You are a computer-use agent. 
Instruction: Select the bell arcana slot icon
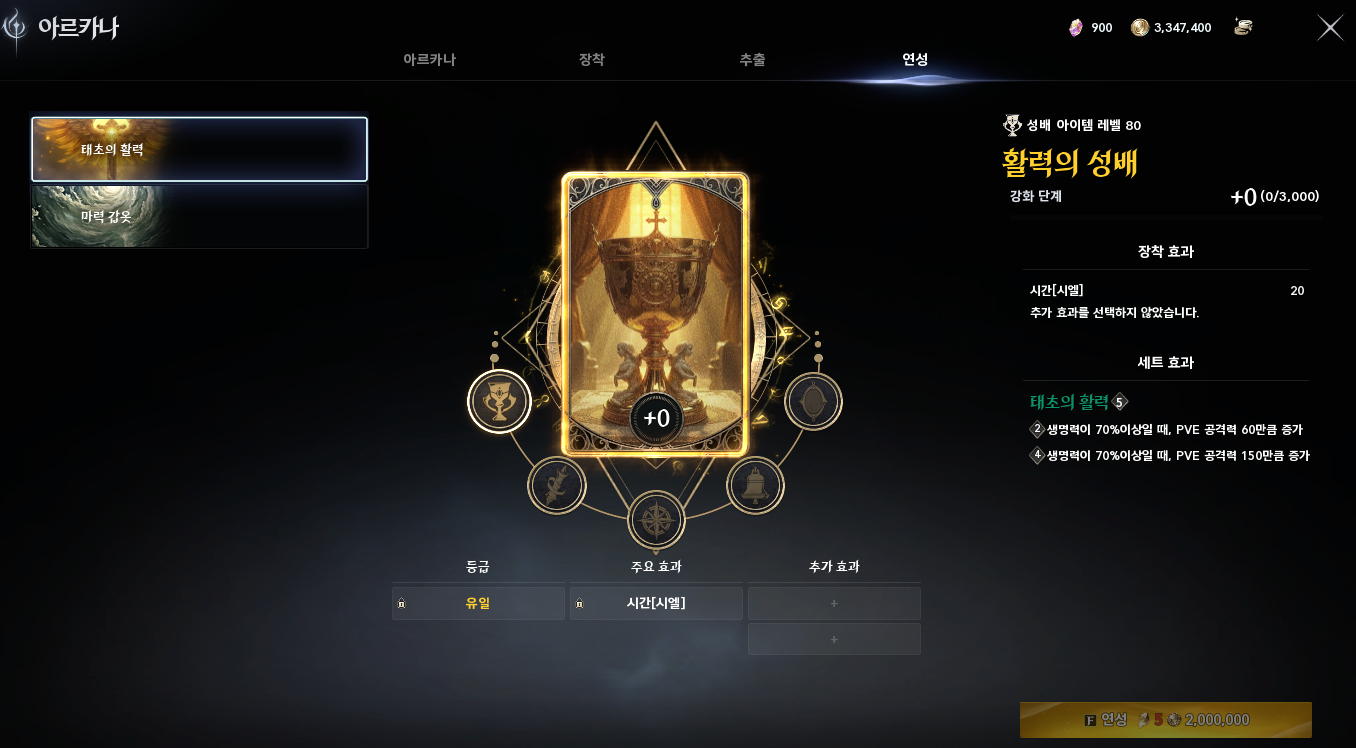[x=755, y=484]
